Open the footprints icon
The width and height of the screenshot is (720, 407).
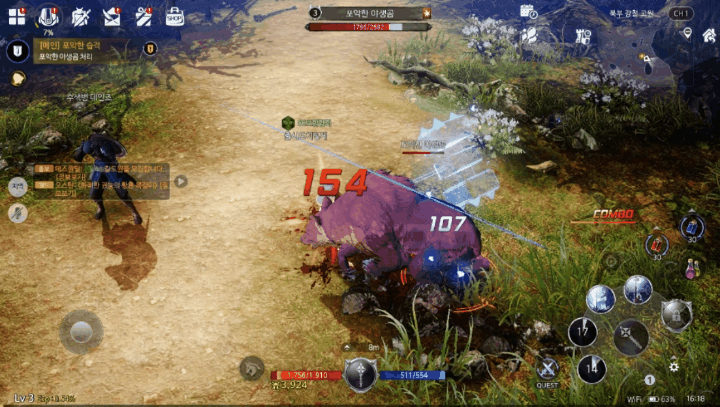tap(529, 36)
